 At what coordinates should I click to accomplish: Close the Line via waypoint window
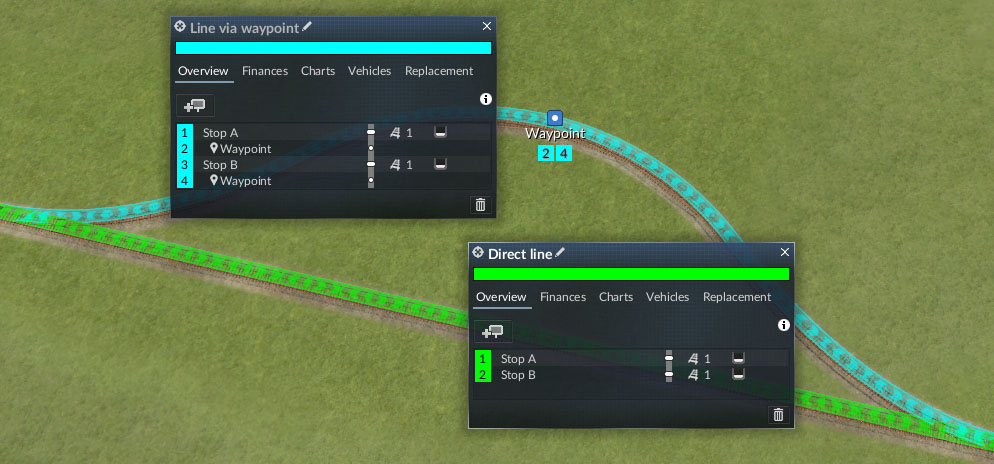[x=487, y=27]
